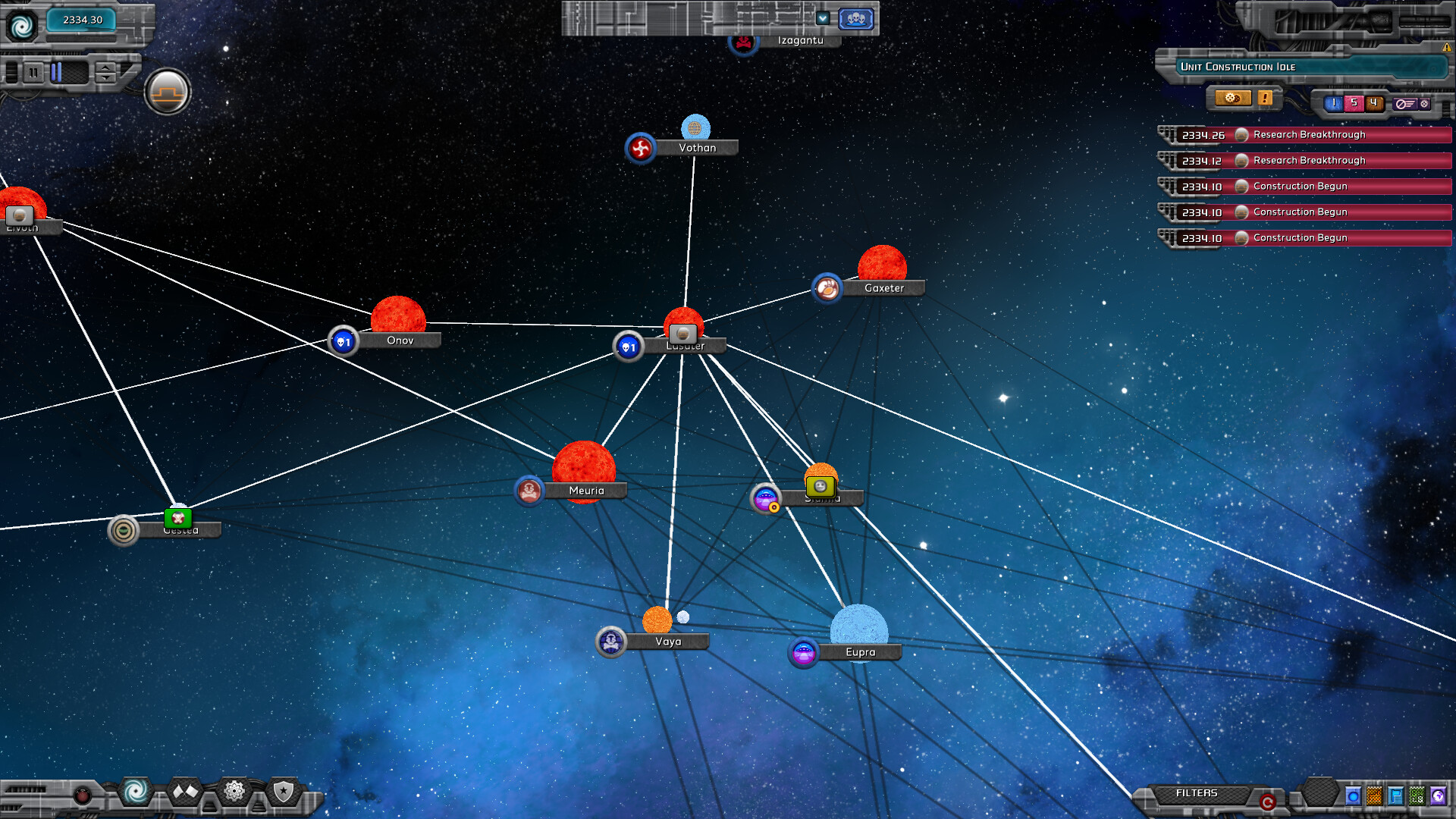The image size is (1456, 819).
Task: Click the blue game speed indicator bar
Action: pyautogui.click(x=57, y=74)
